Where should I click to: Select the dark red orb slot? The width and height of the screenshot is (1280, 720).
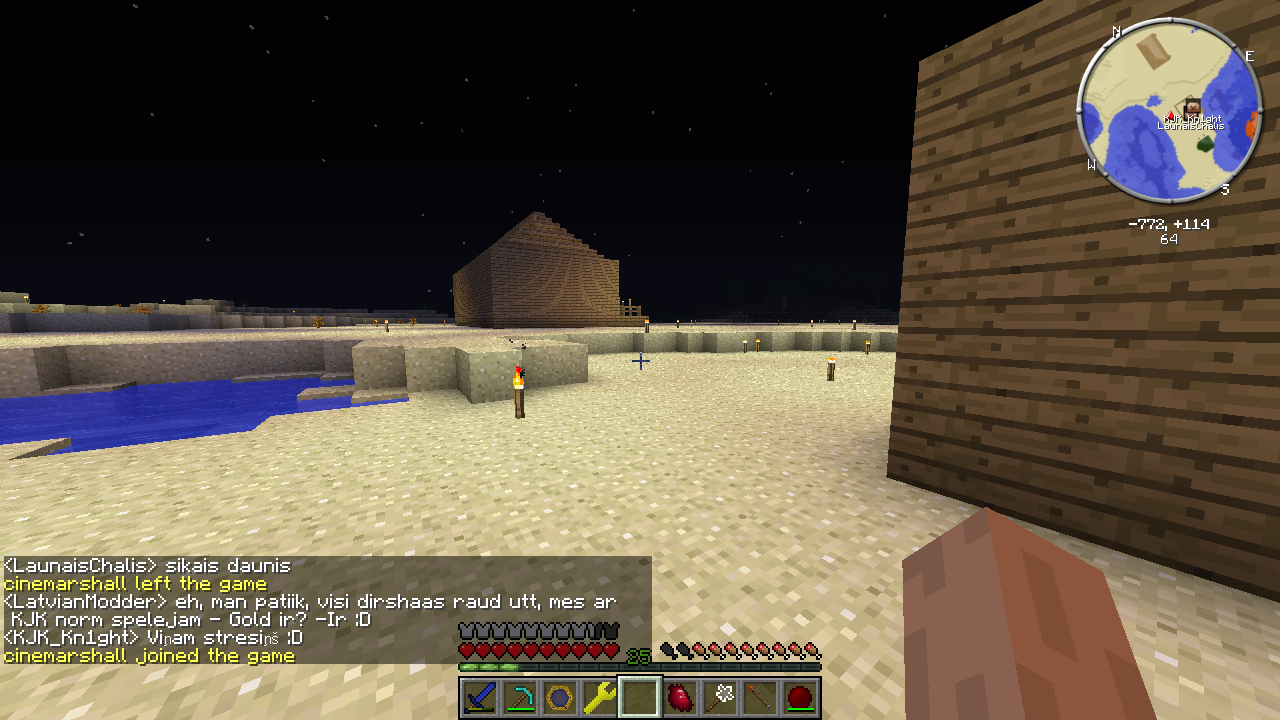coord(800,697)
